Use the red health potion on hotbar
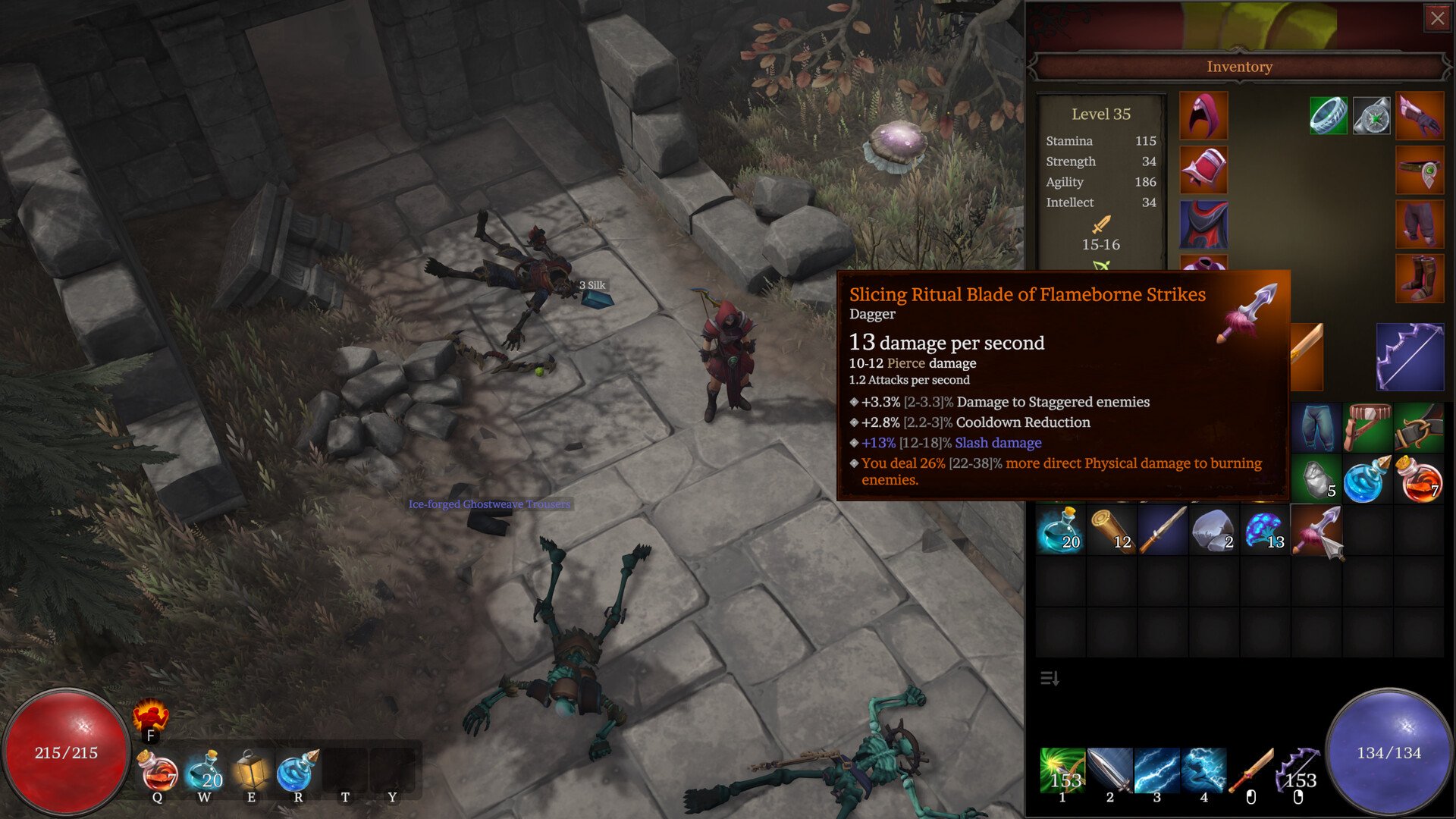This screenshot has height=819, width=1456. [158, 772]
